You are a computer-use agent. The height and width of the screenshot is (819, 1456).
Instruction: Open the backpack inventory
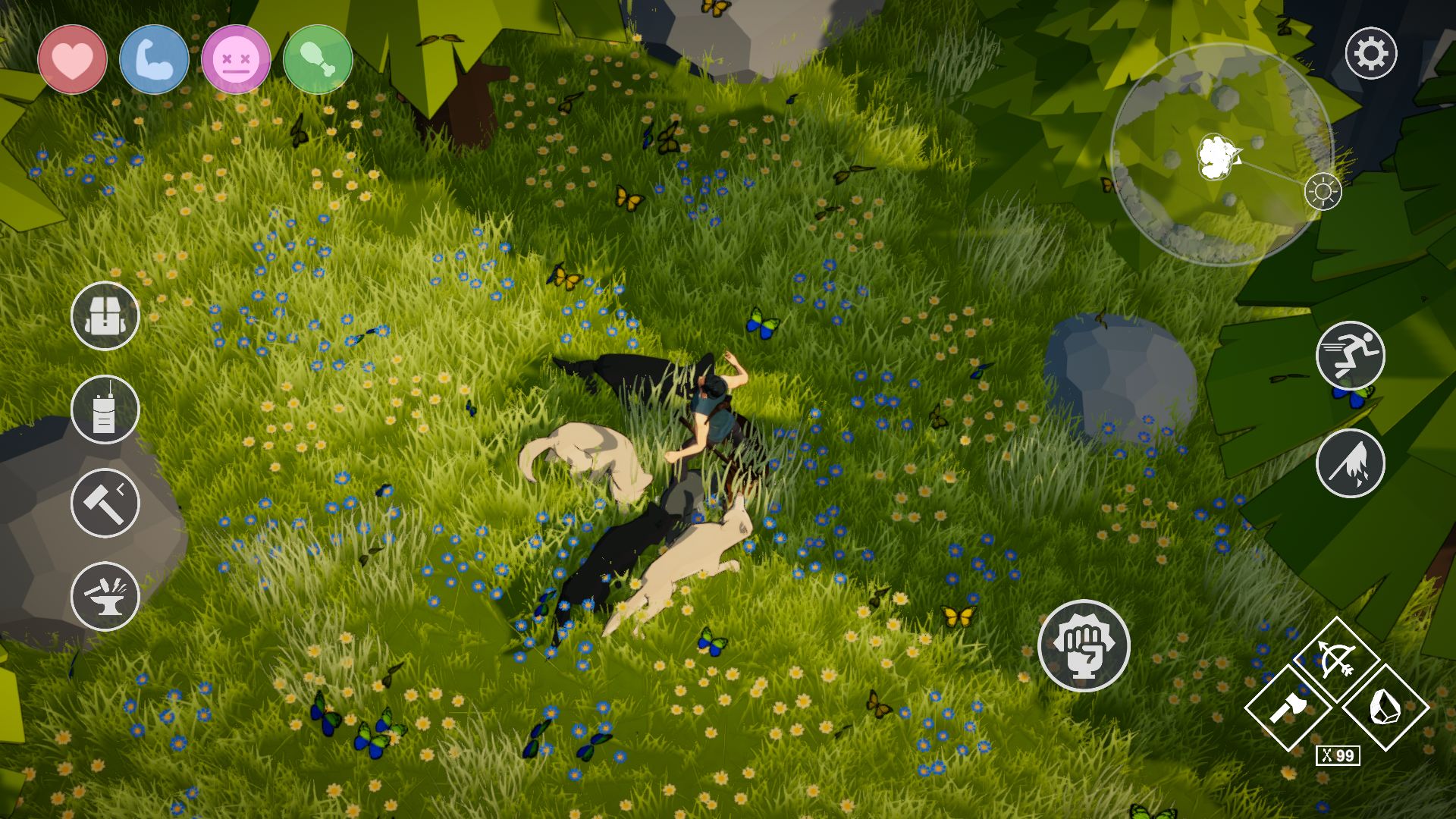tap(105, 316)
